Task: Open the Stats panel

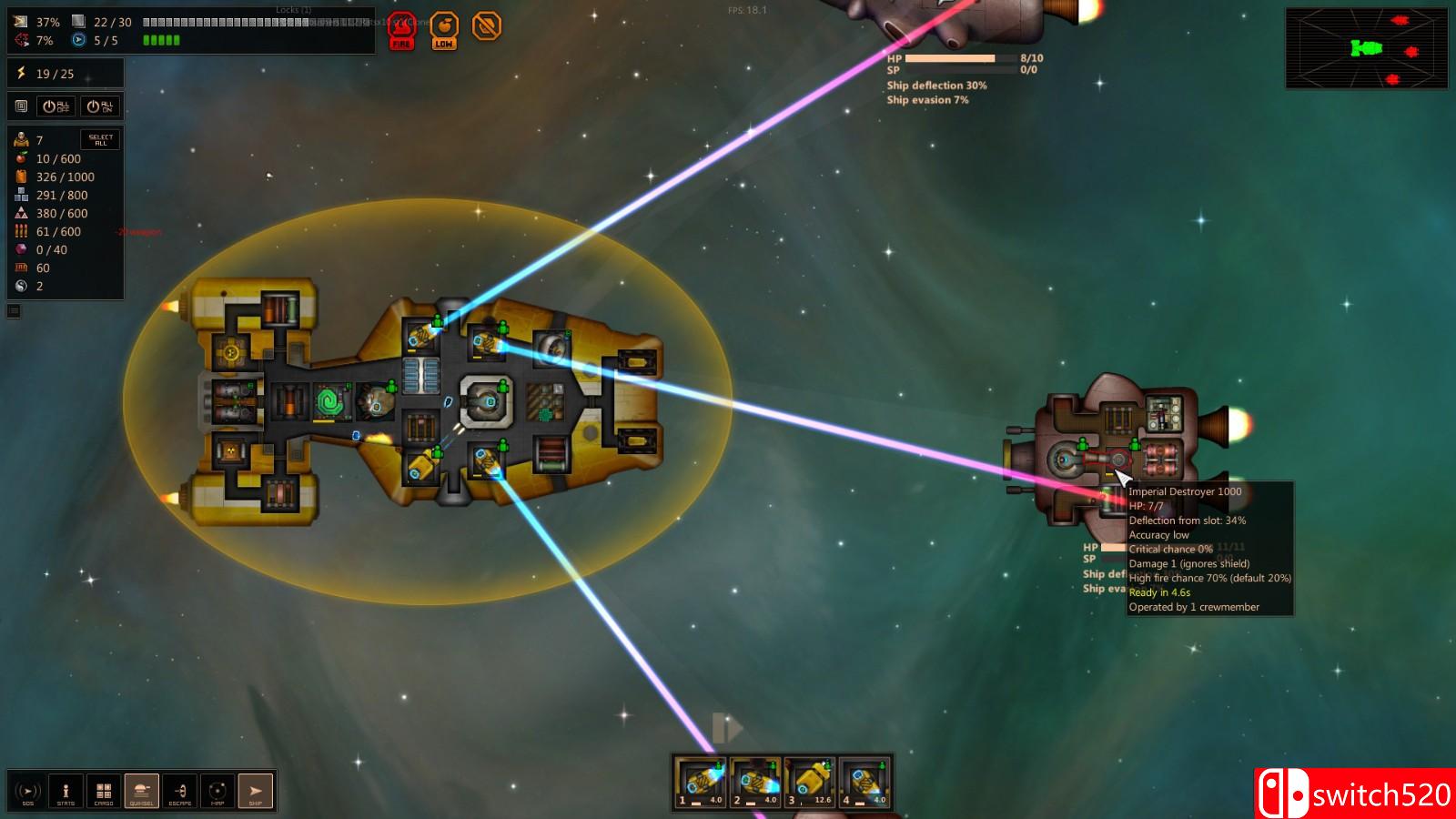Action: click(x=66, y=791)
